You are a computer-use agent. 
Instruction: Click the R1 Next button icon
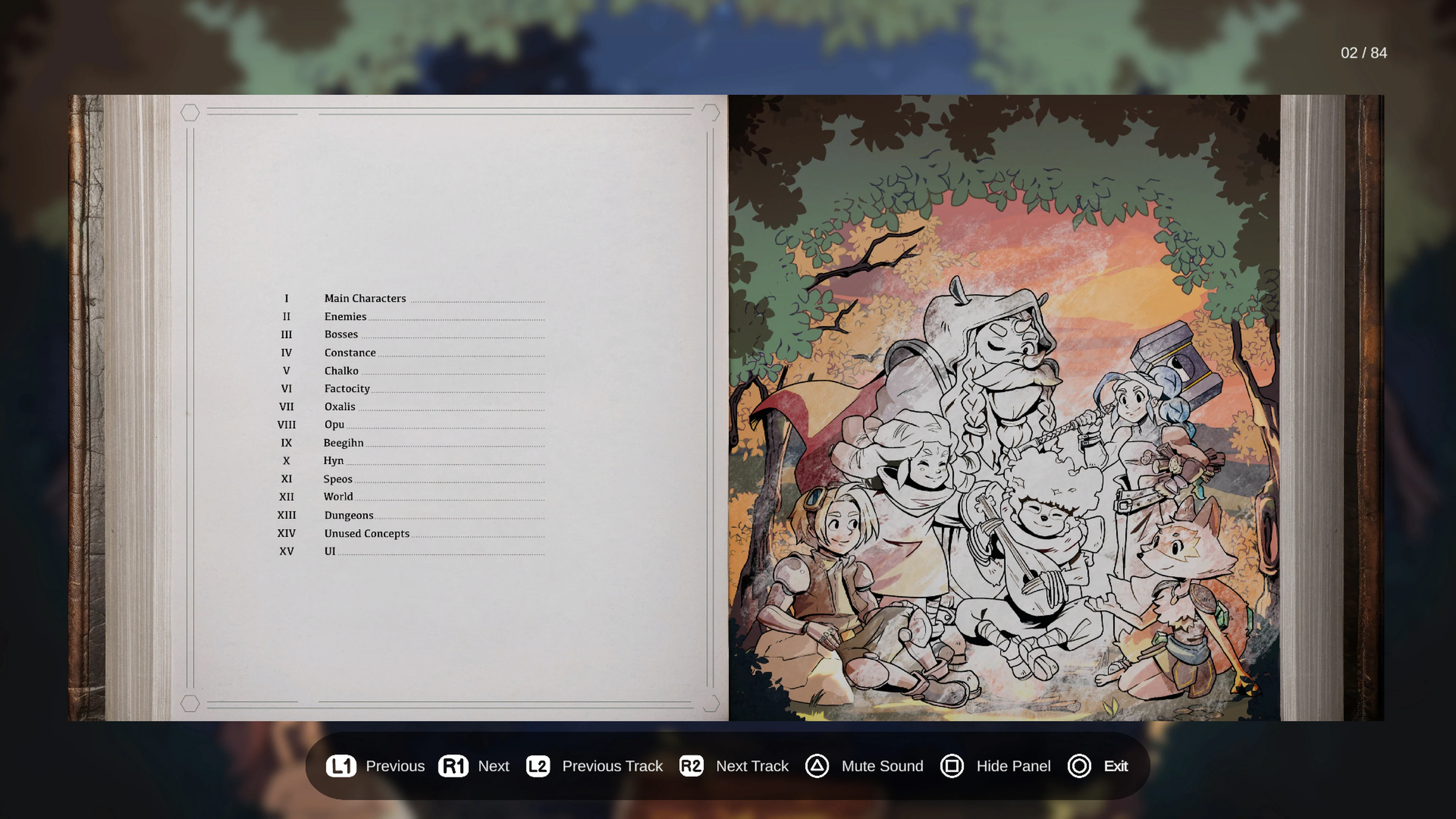453,766
